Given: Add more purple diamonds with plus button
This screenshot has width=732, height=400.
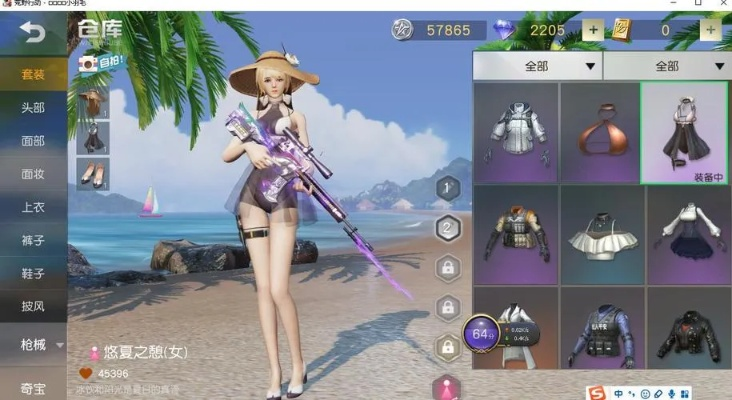Looking at the screenshot, I should pyautogui.click(x=593, y=30).
